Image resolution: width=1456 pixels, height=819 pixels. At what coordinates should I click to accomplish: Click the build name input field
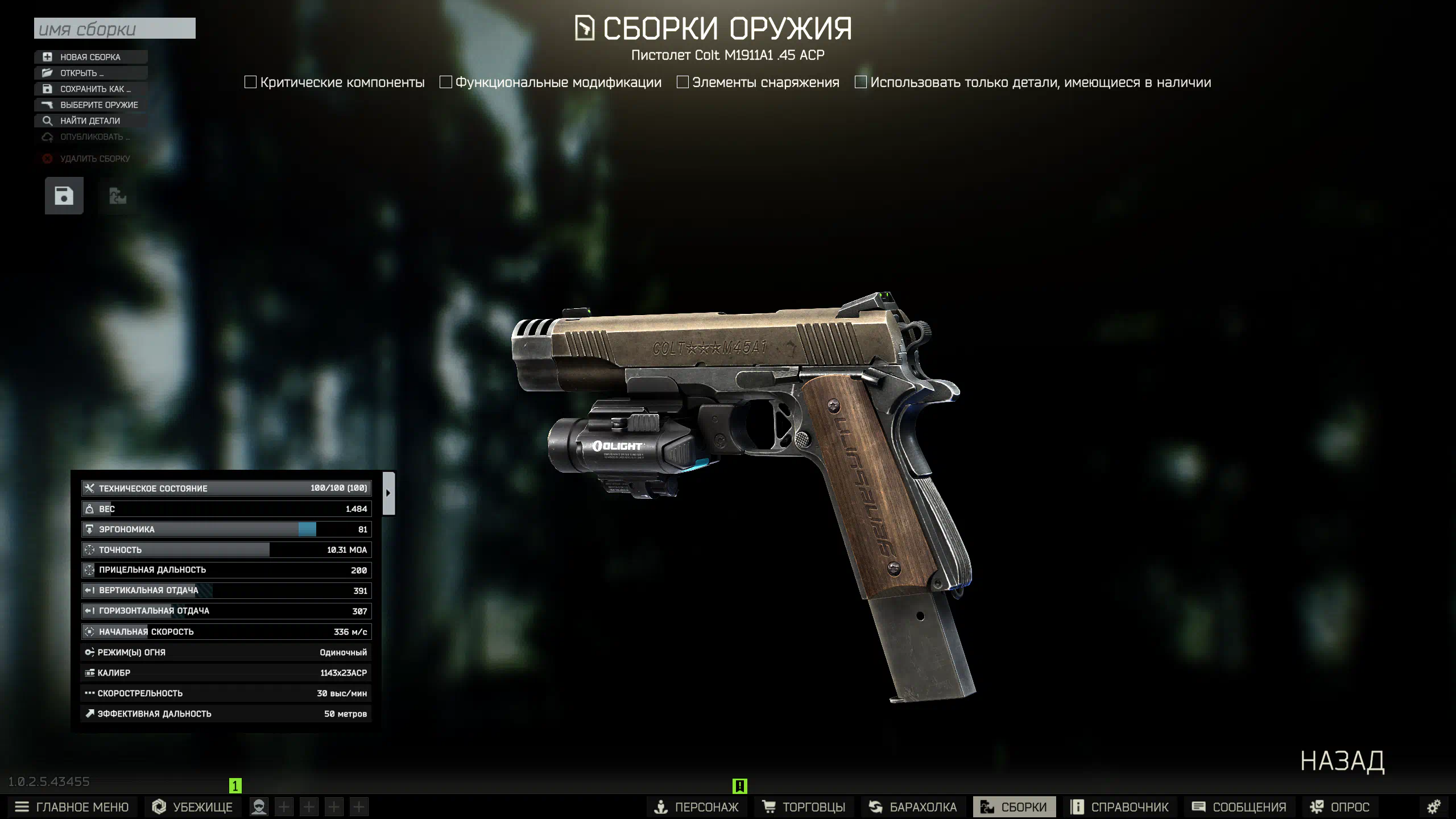(114, 28)
